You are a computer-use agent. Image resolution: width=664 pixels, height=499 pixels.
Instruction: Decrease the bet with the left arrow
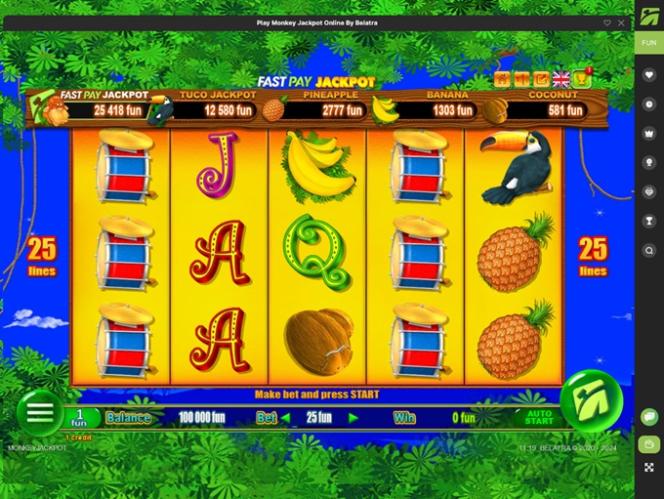click(284, 418)
